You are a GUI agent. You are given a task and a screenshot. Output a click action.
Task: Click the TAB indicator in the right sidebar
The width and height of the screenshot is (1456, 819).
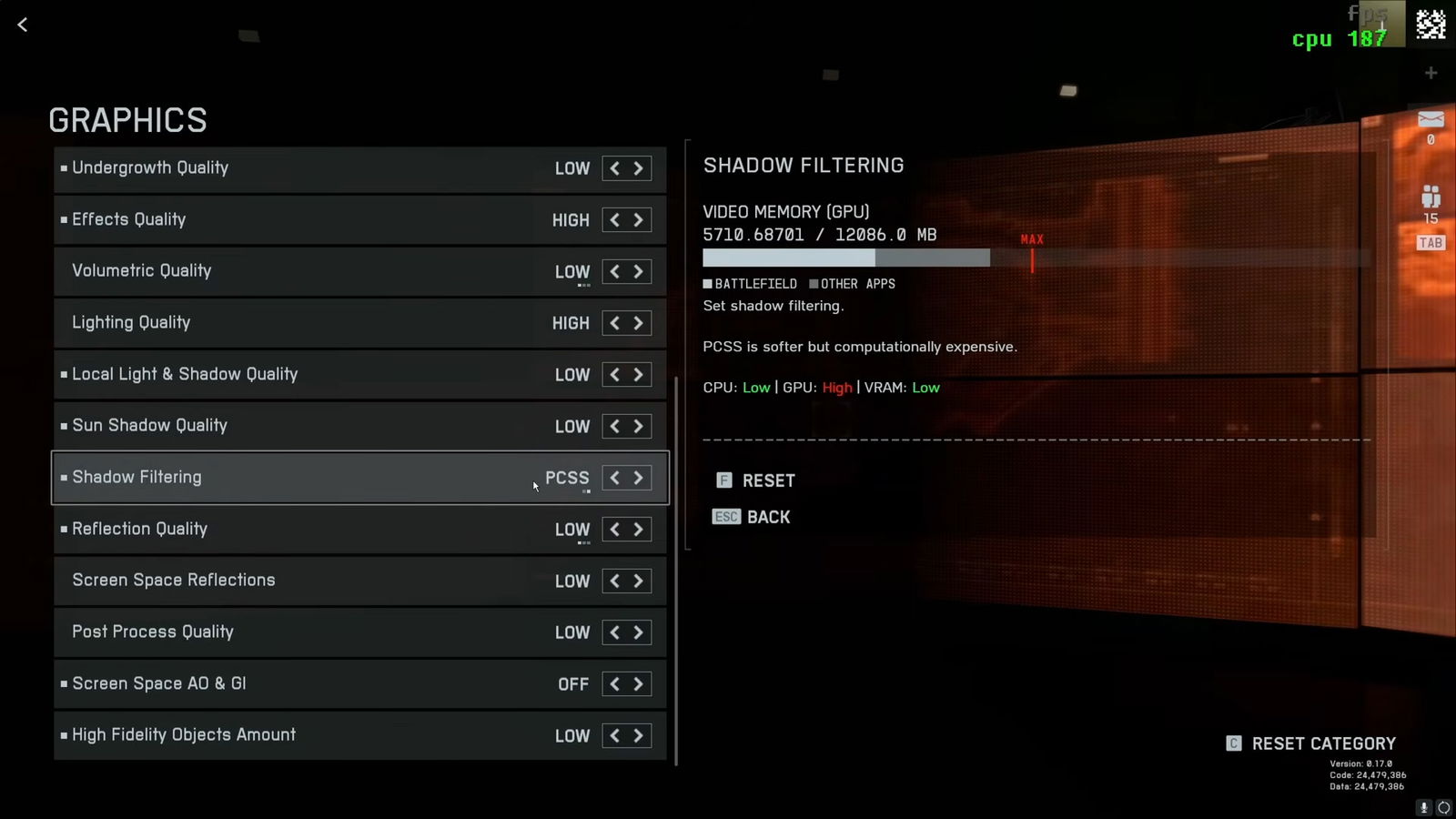pos(1430,243)
